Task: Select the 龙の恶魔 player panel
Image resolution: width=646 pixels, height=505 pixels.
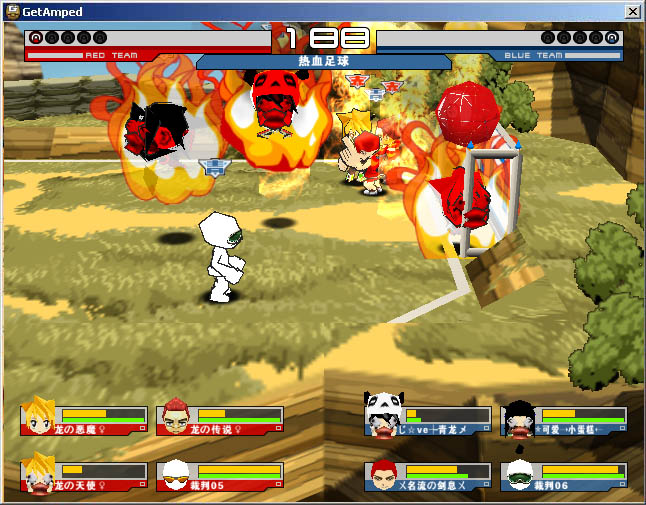Action: [84, 420]
